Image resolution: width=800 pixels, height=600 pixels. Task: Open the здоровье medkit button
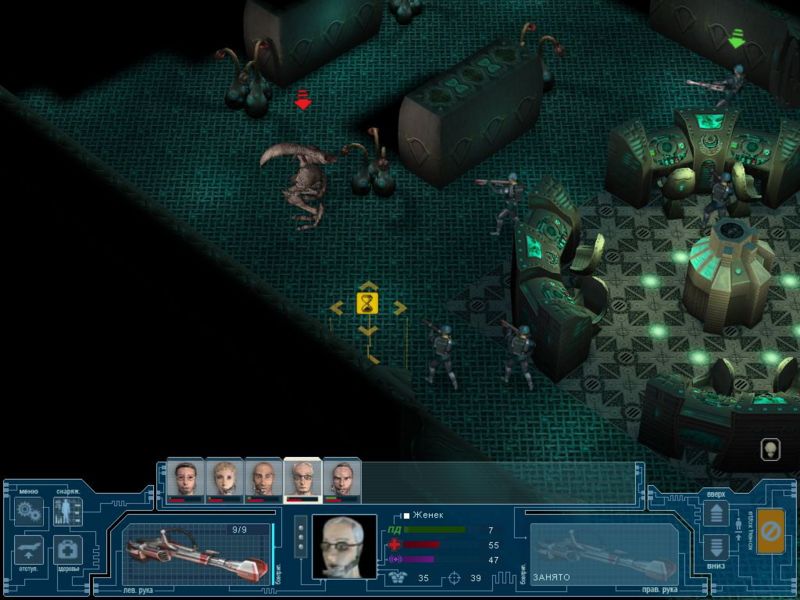[67, 550]
